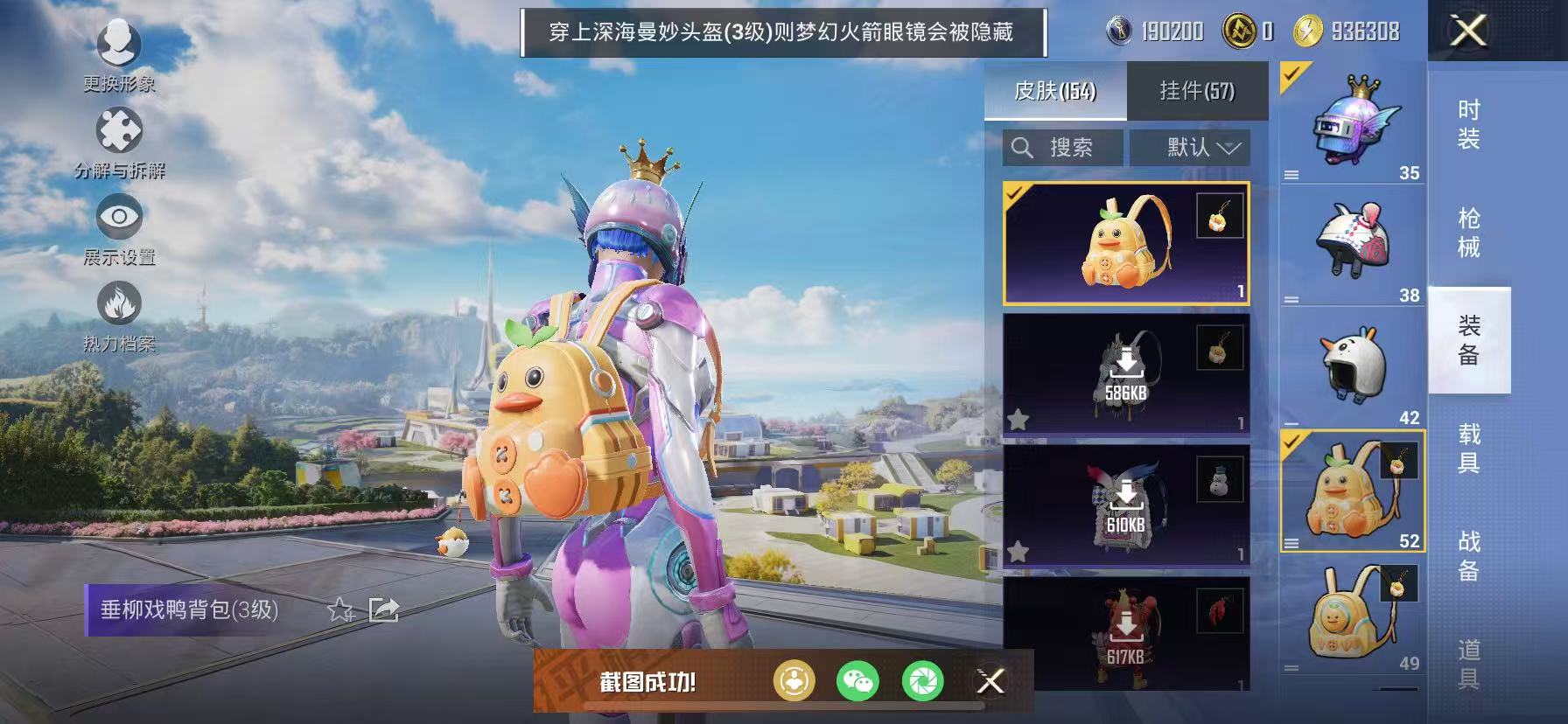Tap the search magnifier icon
1568x724 pixels.
1023,147
